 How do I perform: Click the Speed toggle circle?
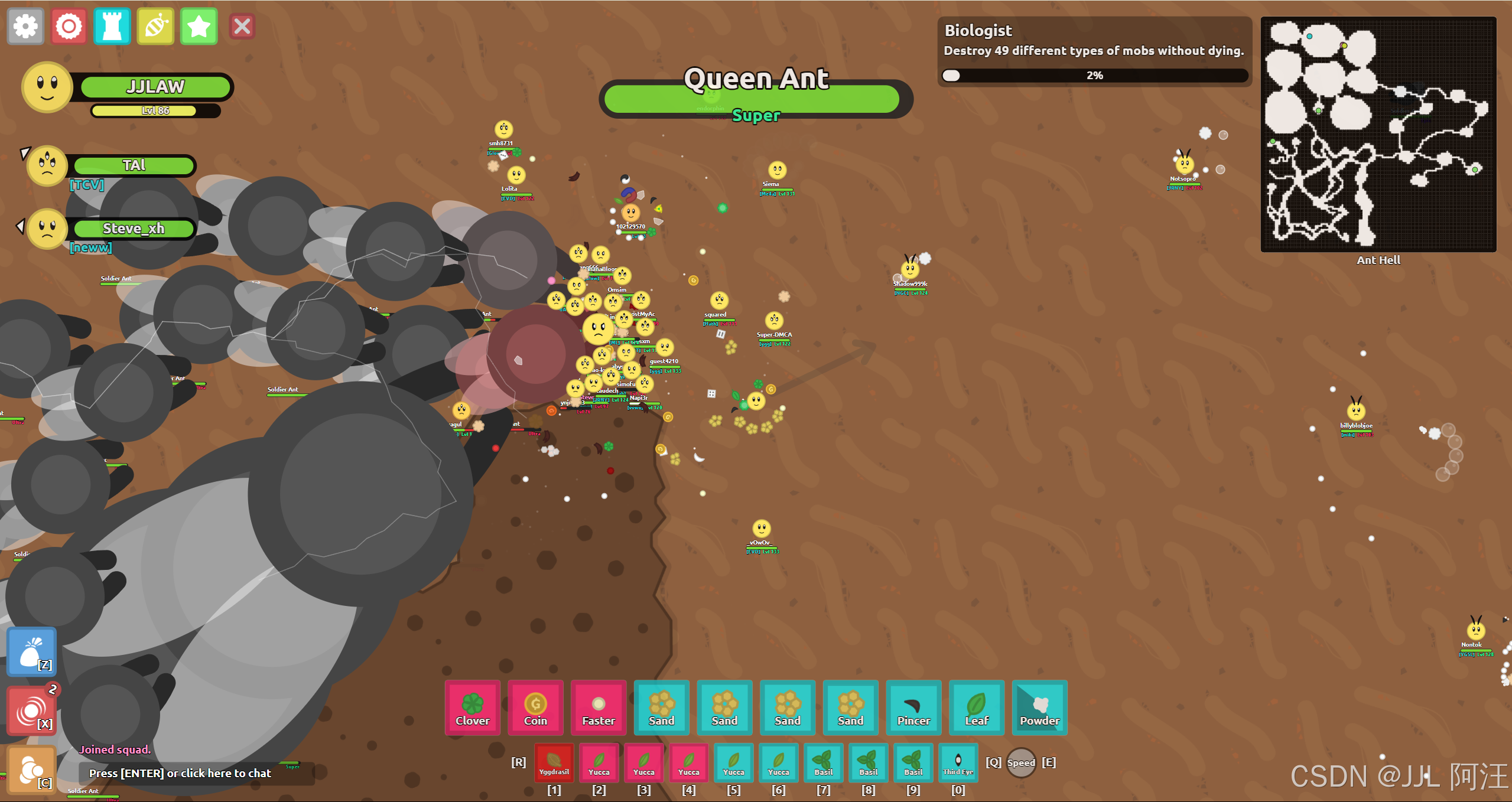[1021, 762]
